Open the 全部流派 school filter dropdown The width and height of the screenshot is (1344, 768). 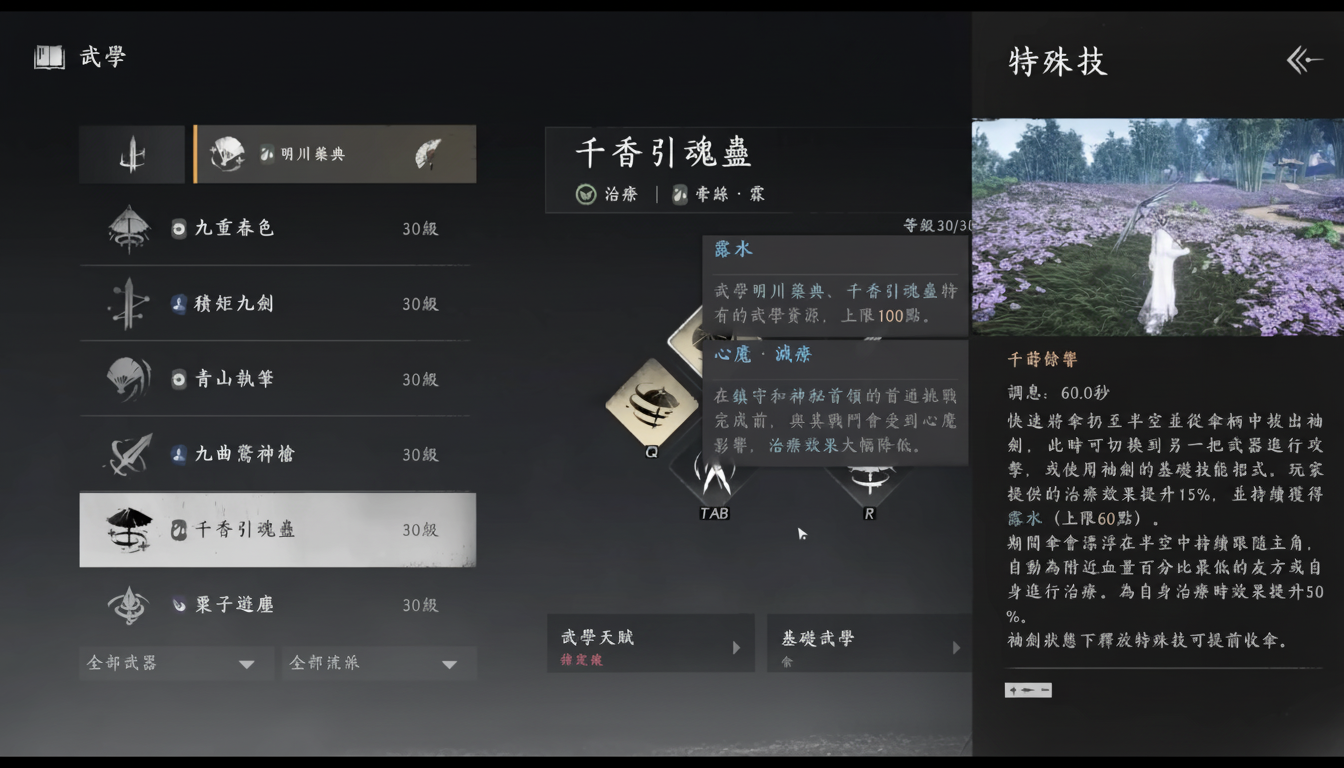coord(379,662)
